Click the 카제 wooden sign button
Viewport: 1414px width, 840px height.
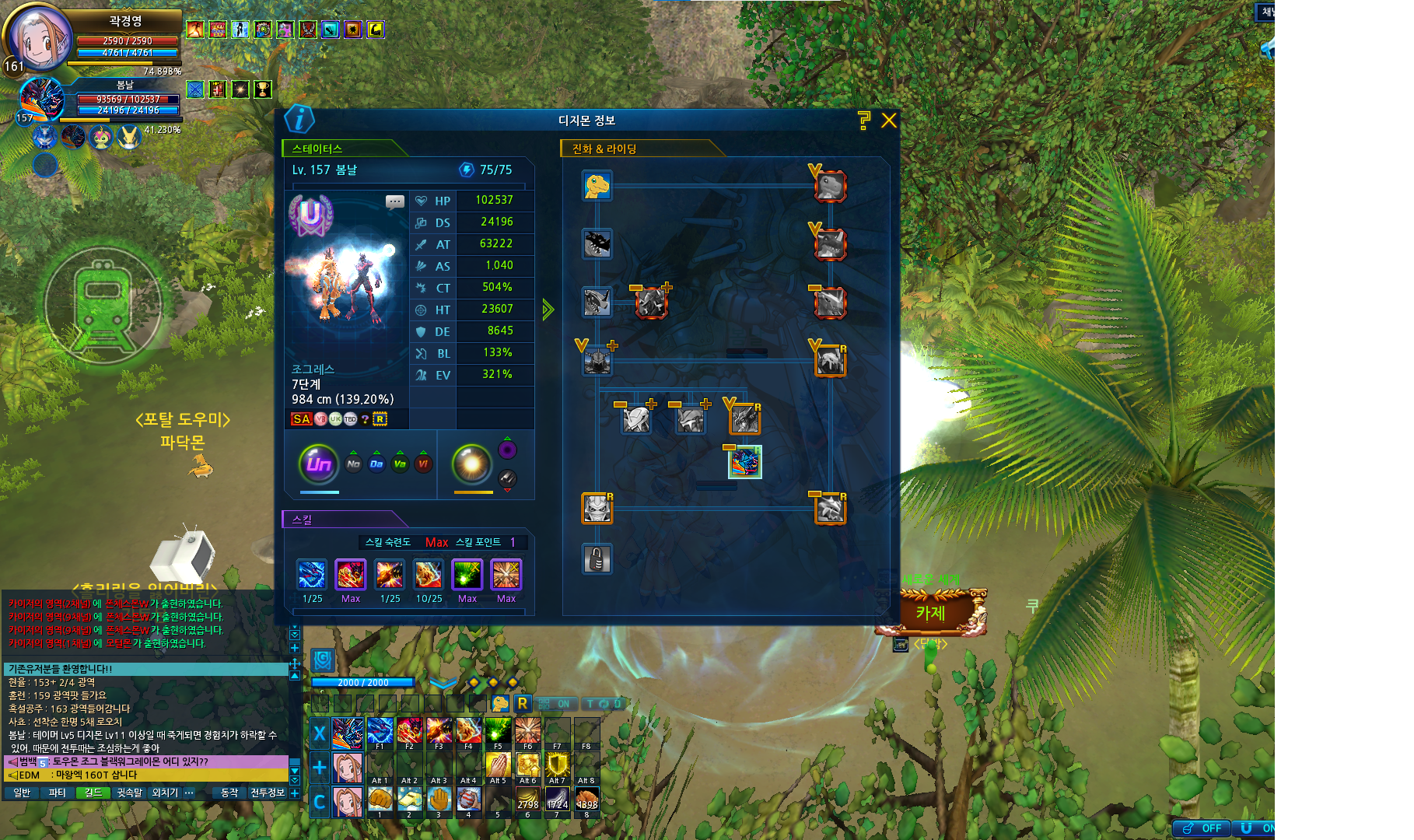(x=931, y=613)
